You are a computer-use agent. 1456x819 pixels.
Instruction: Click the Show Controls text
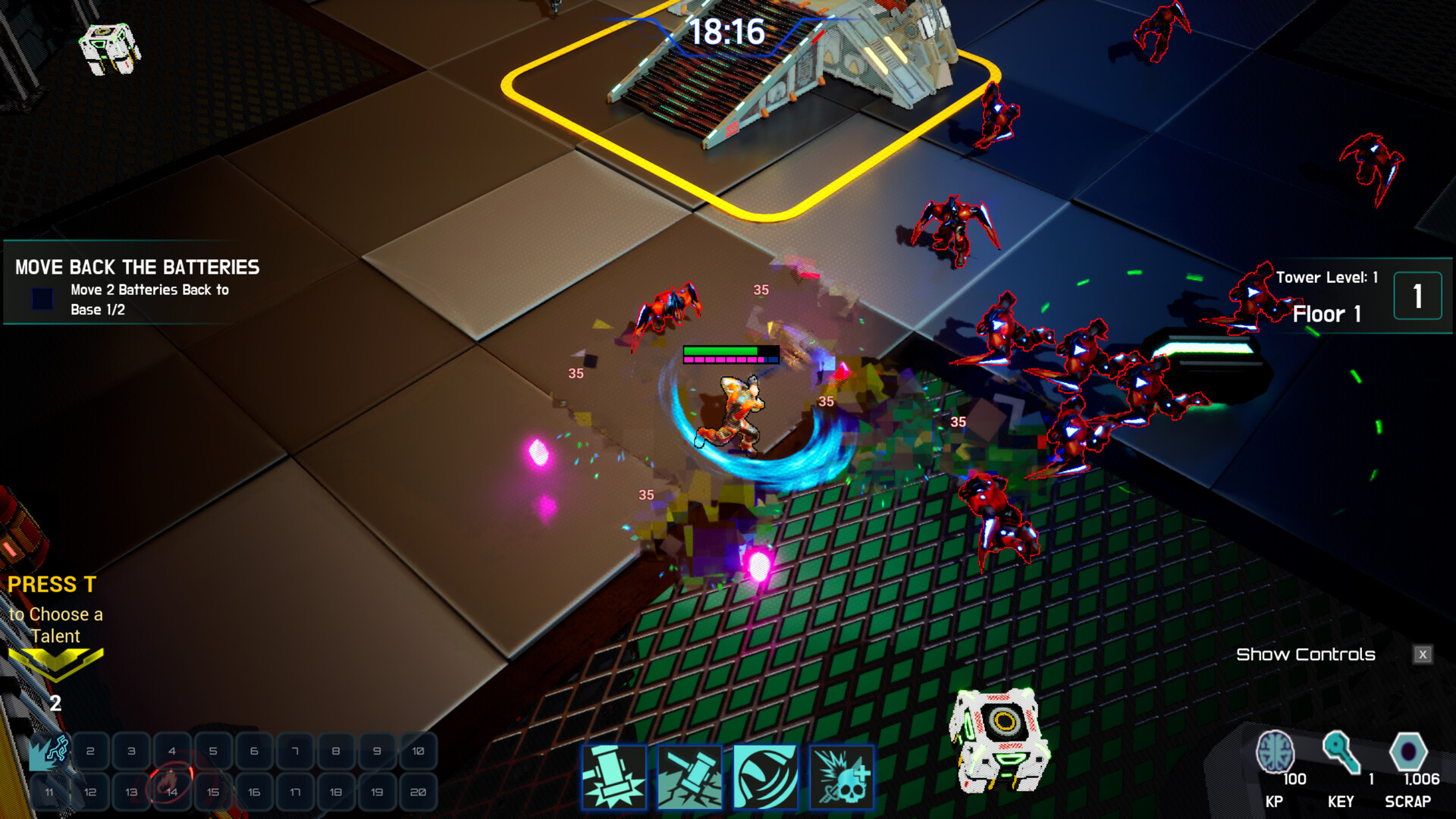1306,654
